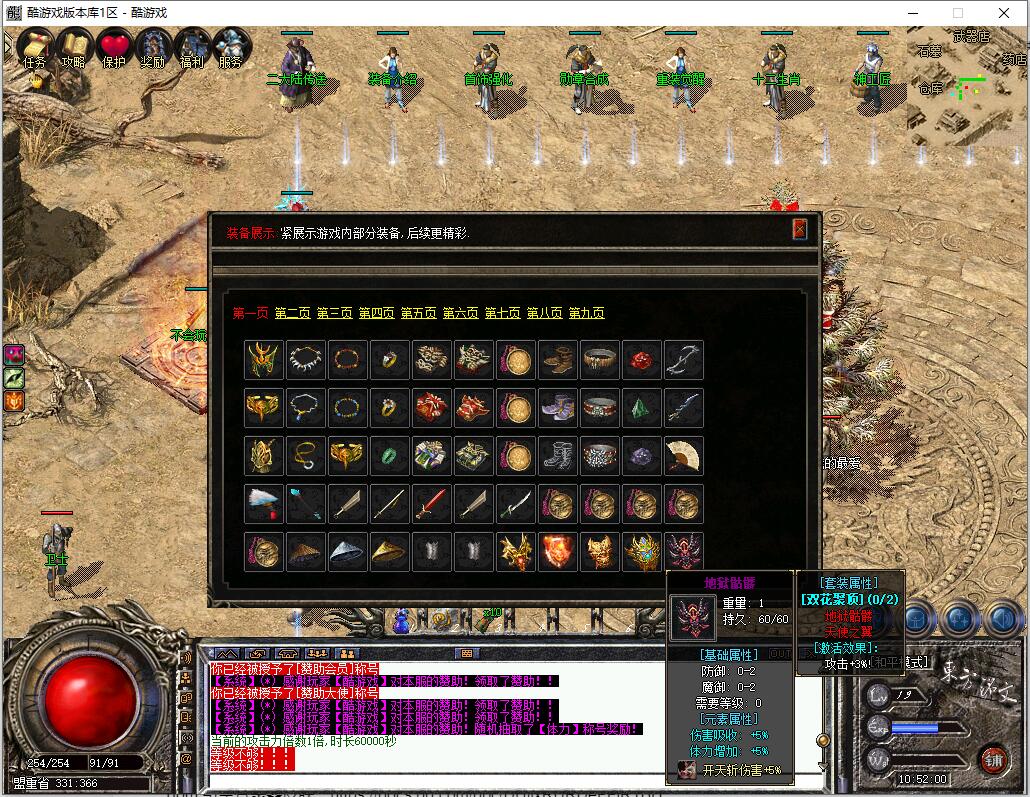This screenshot has height=797, width=1030.
Task: Open the 任务 quest menu icon
Action: pos(34,46)
